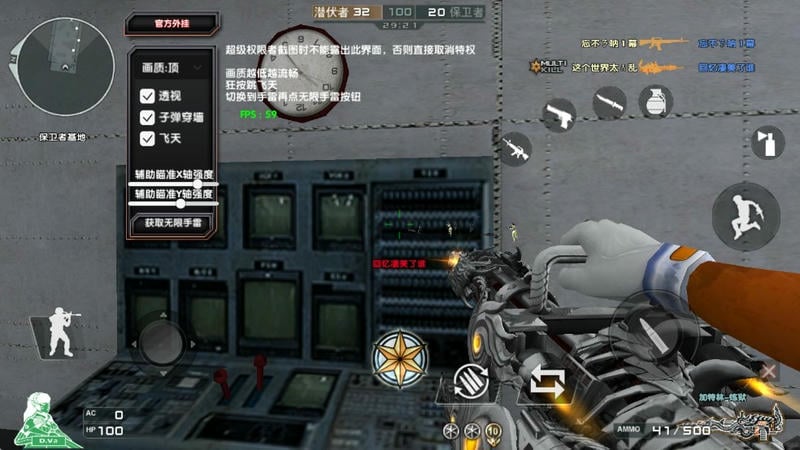Click the 辅助瞄准Y轴强度 slider
Image resolution: width=800 pixels, height=450 pixels.
[x=173, y=204]
